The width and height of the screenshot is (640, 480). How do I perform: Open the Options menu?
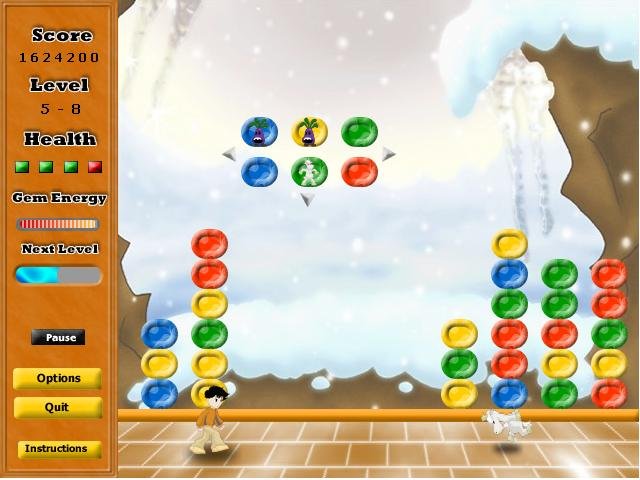click(x=58, y=379)
